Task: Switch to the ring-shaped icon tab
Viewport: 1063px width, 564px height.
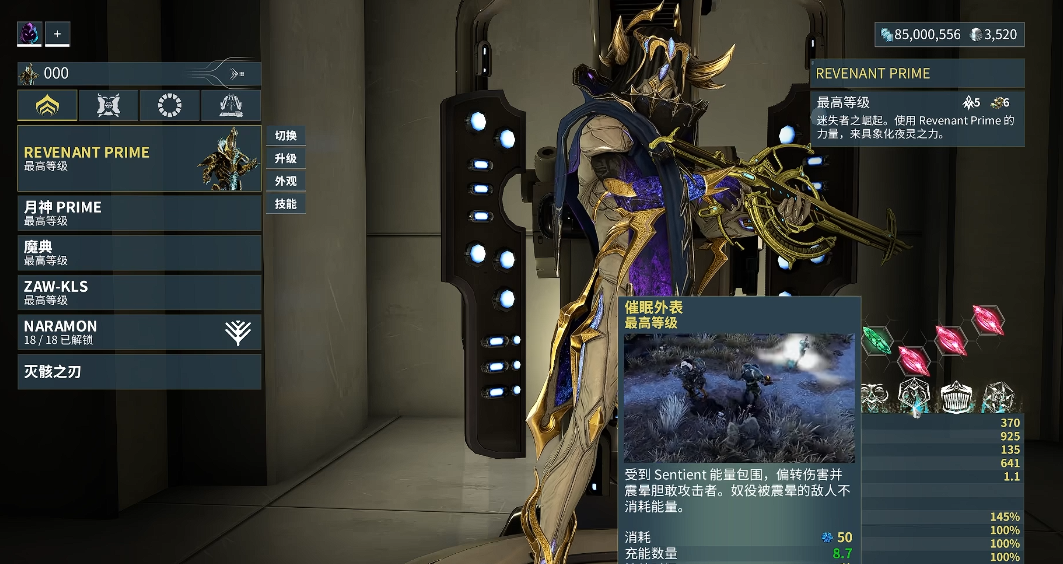Action: point(169,106)
